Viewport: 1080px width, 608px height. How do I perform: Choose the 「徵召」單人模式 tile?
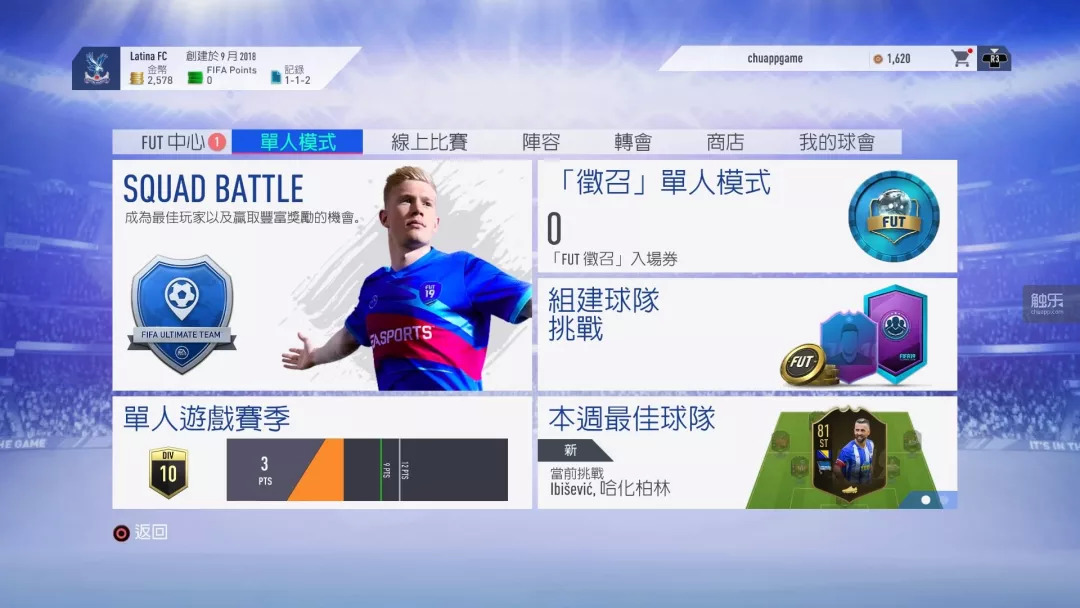(x=747, y=216)
